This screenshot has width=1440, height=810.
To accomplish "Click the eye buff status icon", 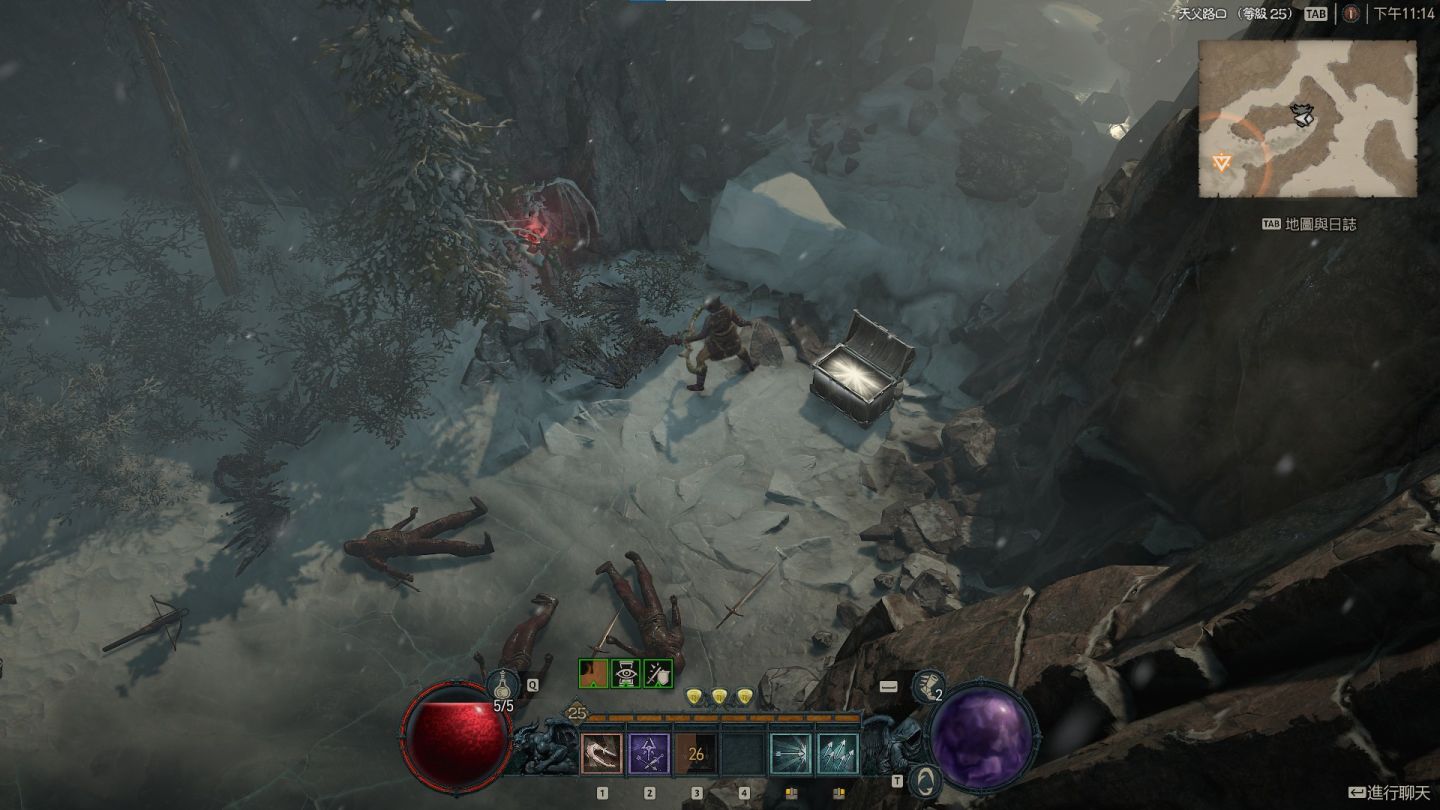I will click(626, 674).
